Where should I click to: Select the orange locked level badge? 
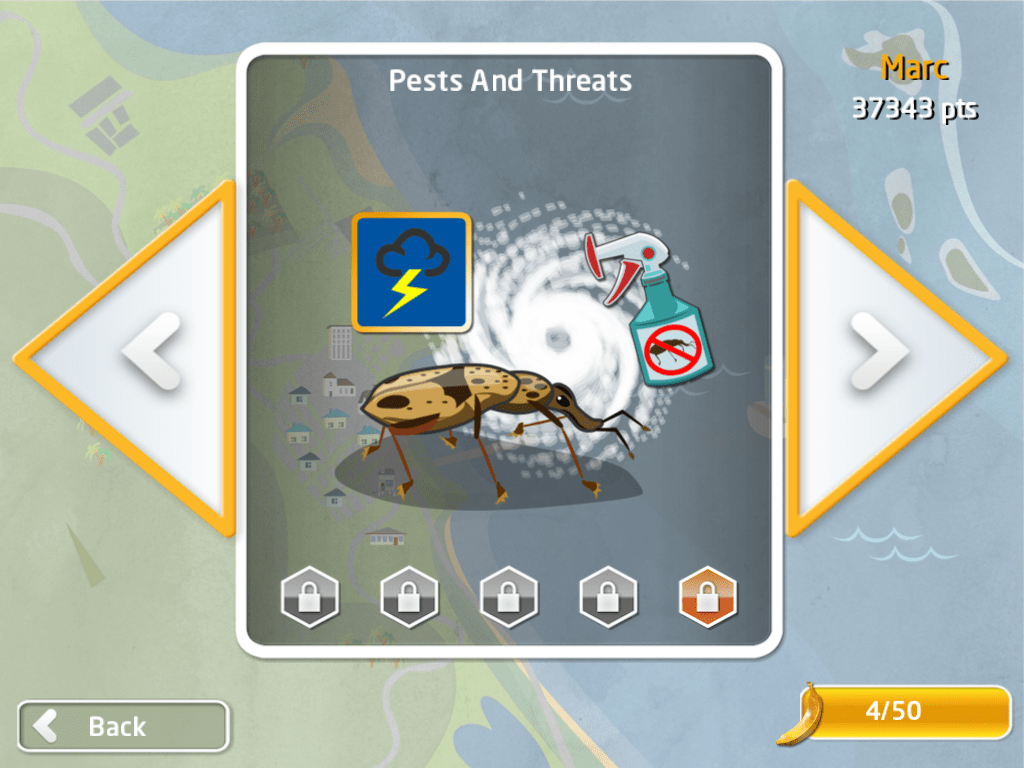(x=707, y=597)
